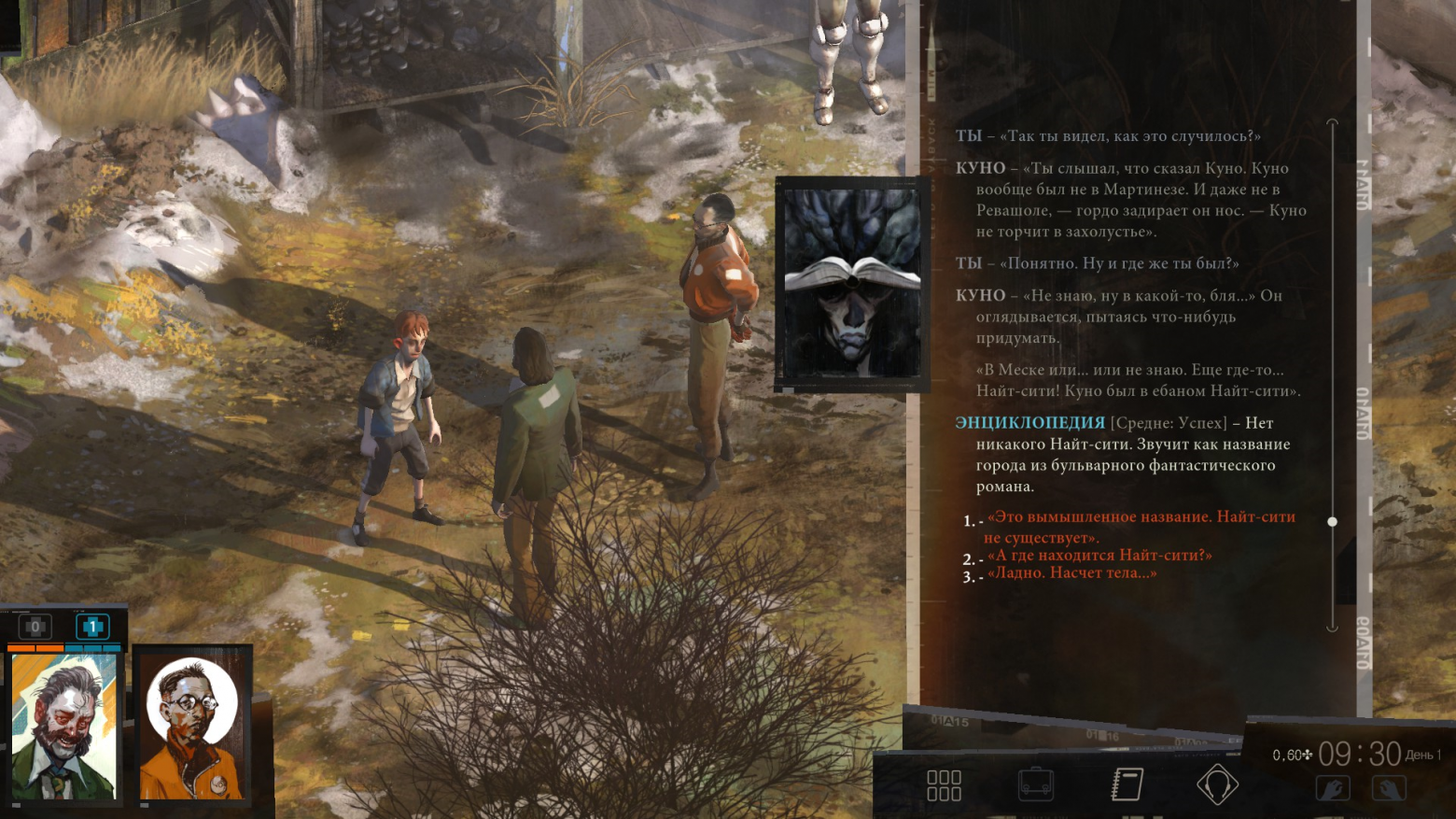Click the Encyclopedia skill portrait
The image size is (1456, 819).
(x=851, y=283)
